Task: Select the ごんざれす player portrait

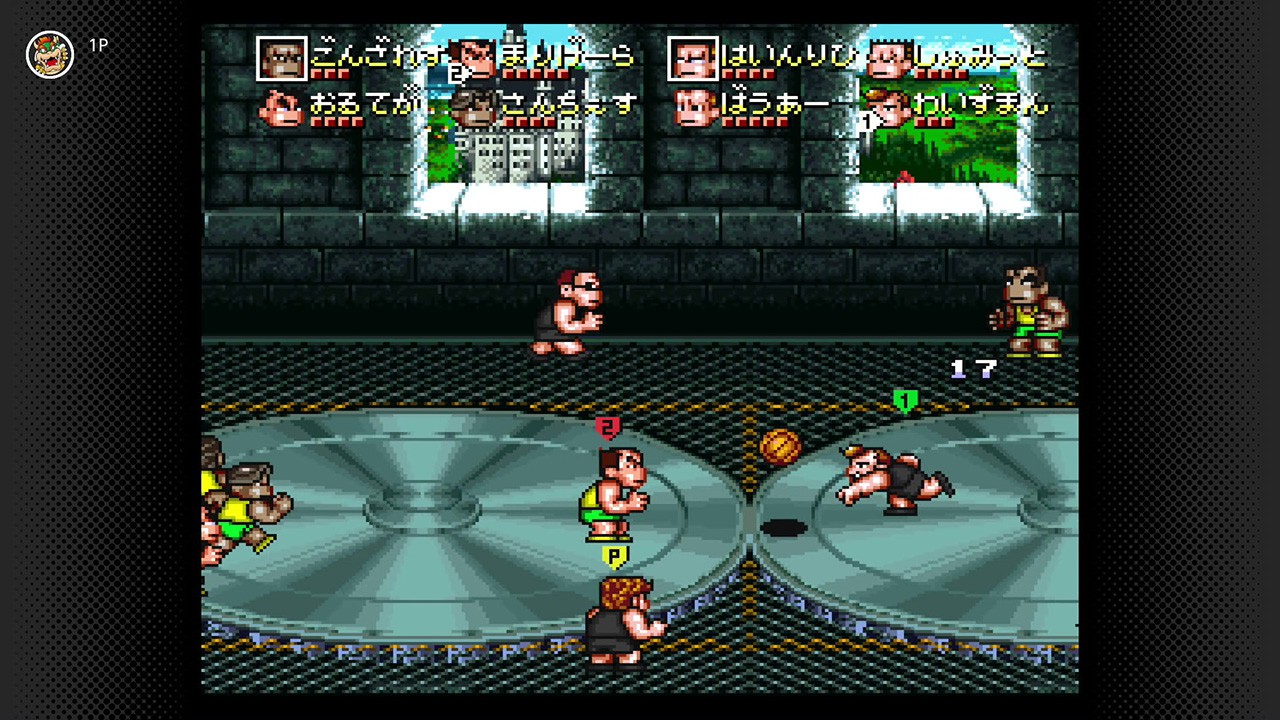Action: (282, 58)
